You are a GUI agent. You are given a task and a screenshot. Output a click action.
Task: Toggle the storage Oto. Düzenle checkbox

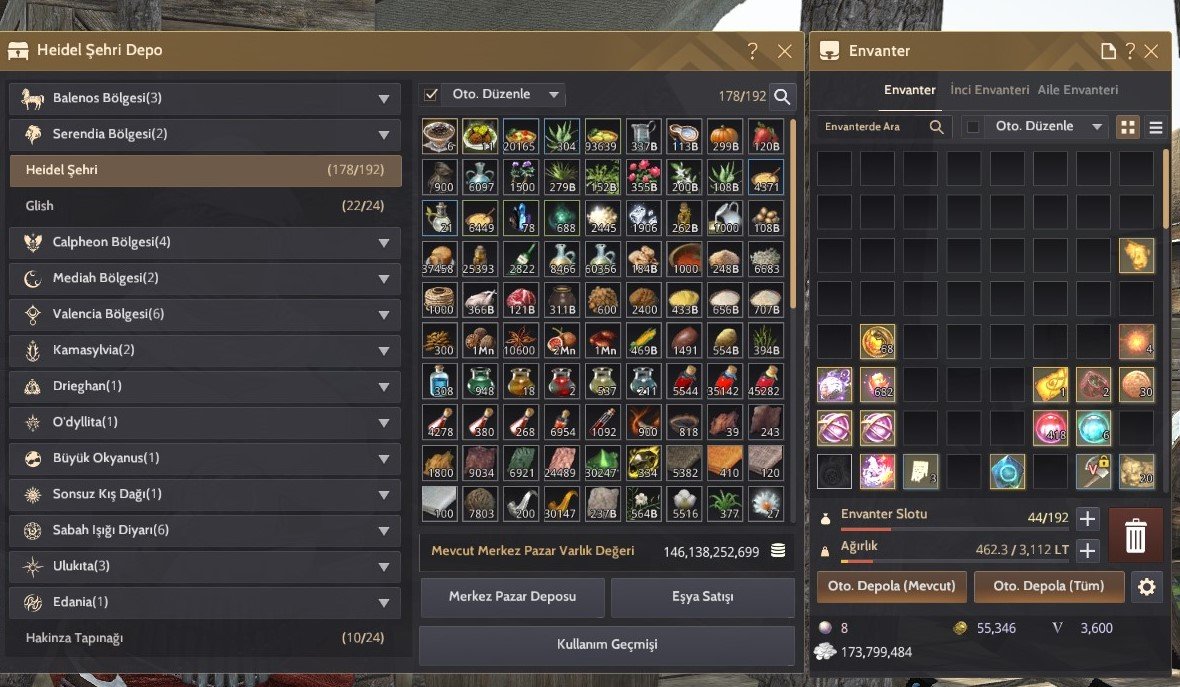point(432,95)
